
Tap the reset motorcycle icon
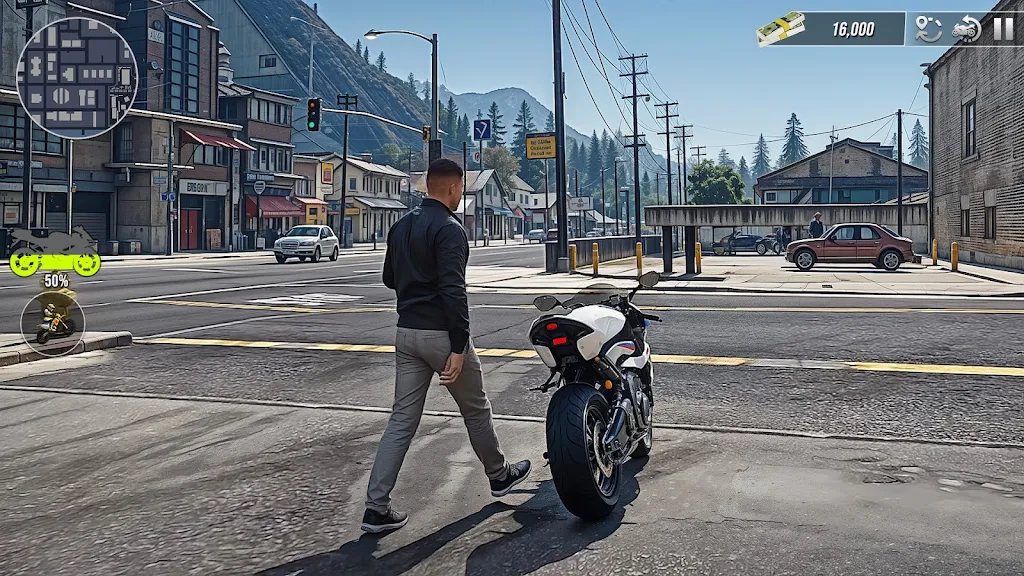point(966,29)
